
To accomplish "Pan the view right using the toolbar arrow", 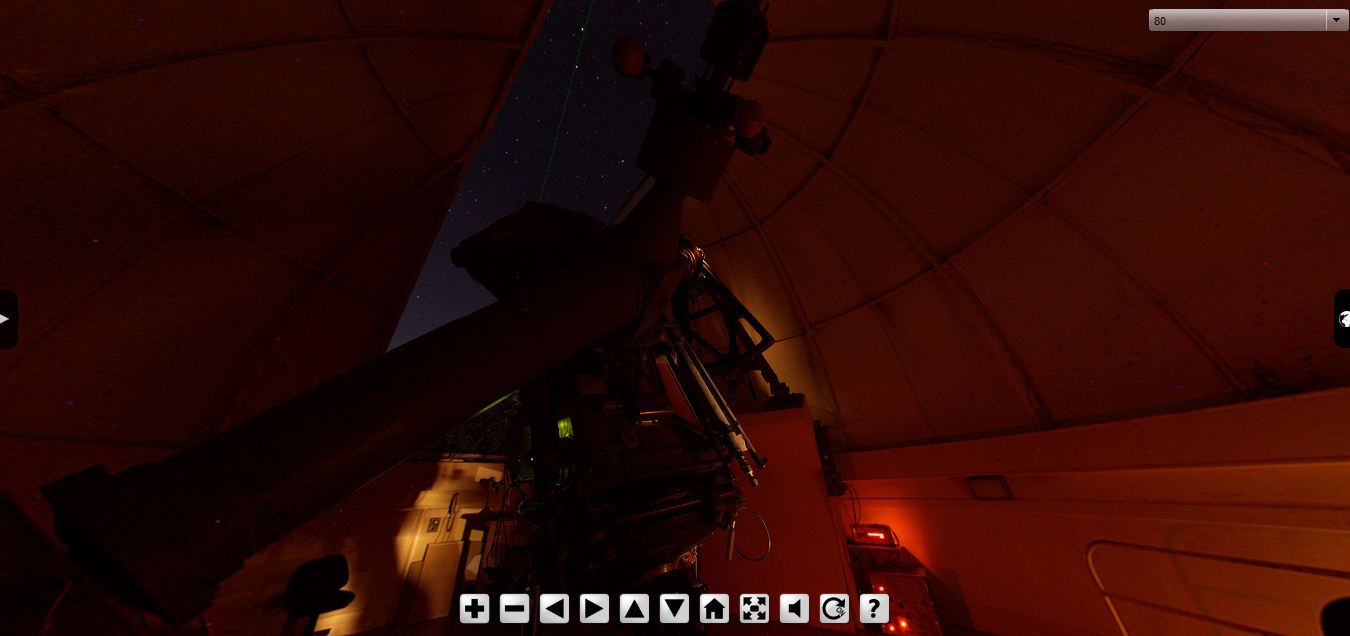I will pos(594,608).
